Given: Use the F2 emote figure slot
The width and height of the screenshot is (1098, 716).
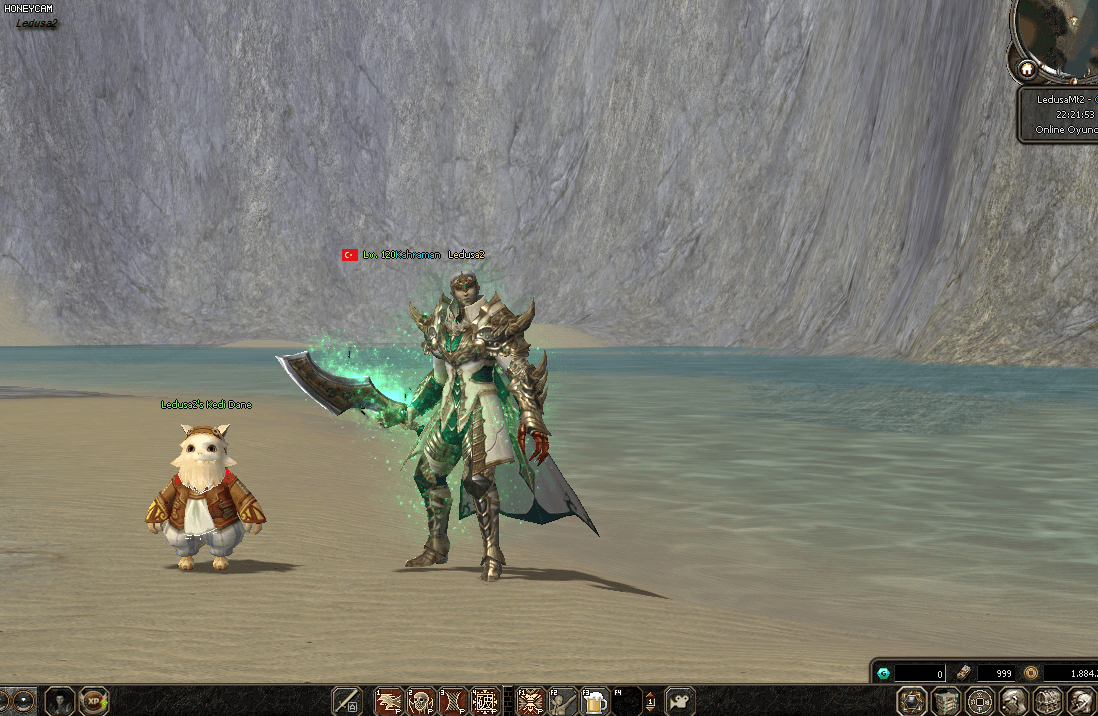Looking at the screenshot, I should pos(561,701).
